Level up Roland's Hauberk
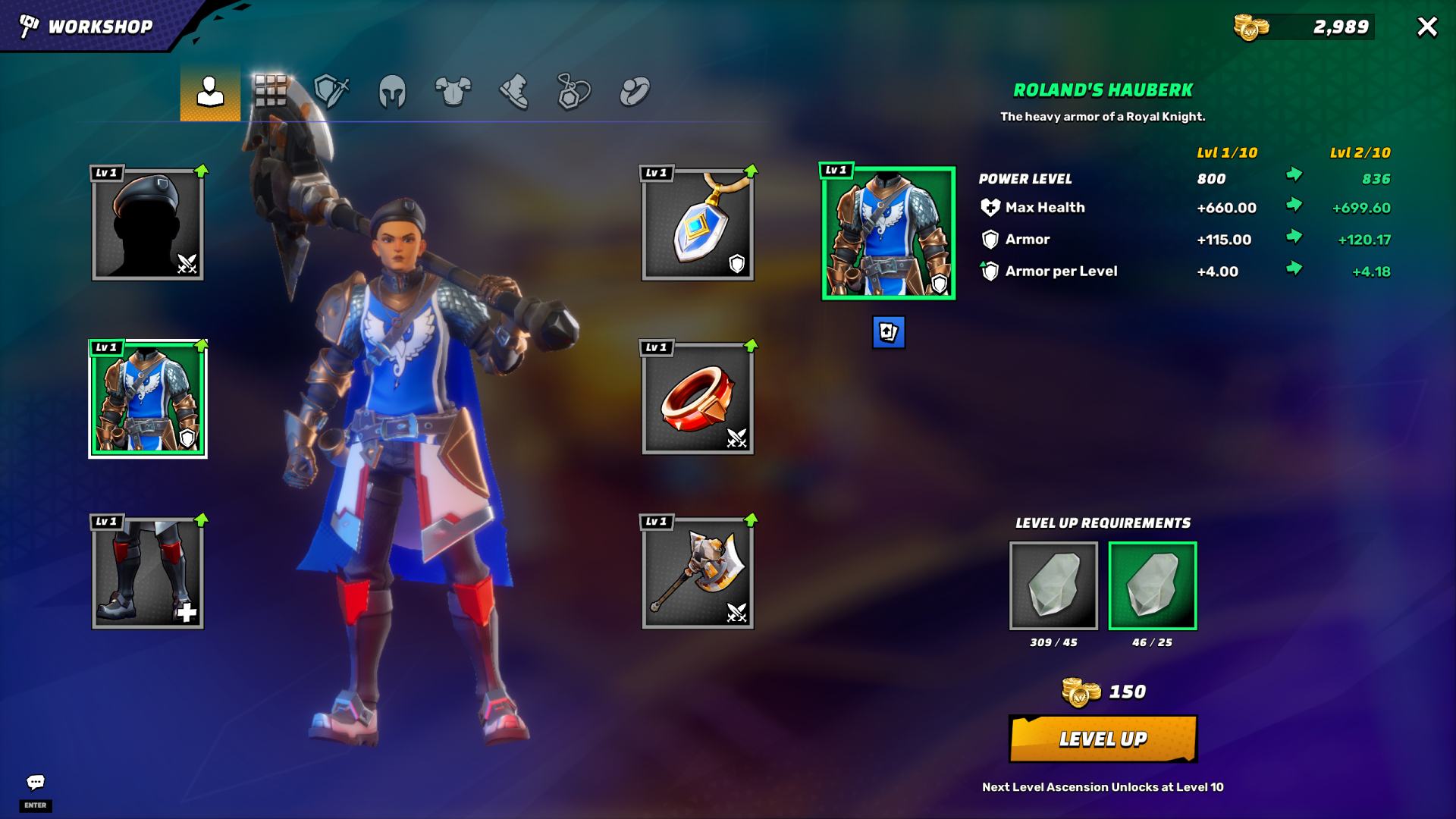1456x819 pixels. (1103, 739)
